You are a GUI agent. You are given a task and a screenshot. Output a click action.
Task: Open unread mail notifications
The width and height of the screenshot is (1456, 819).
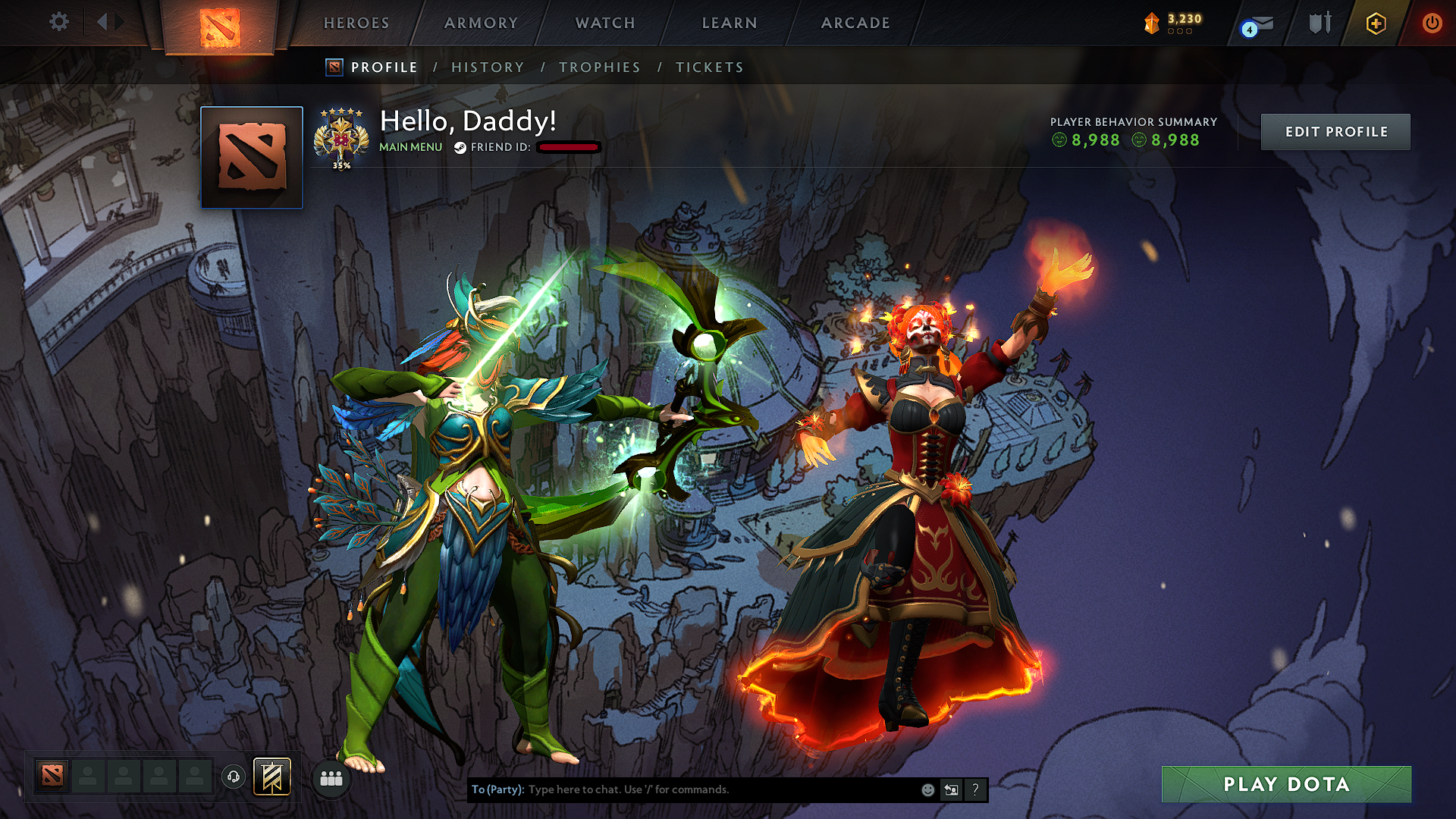[x=1255, y=22]
